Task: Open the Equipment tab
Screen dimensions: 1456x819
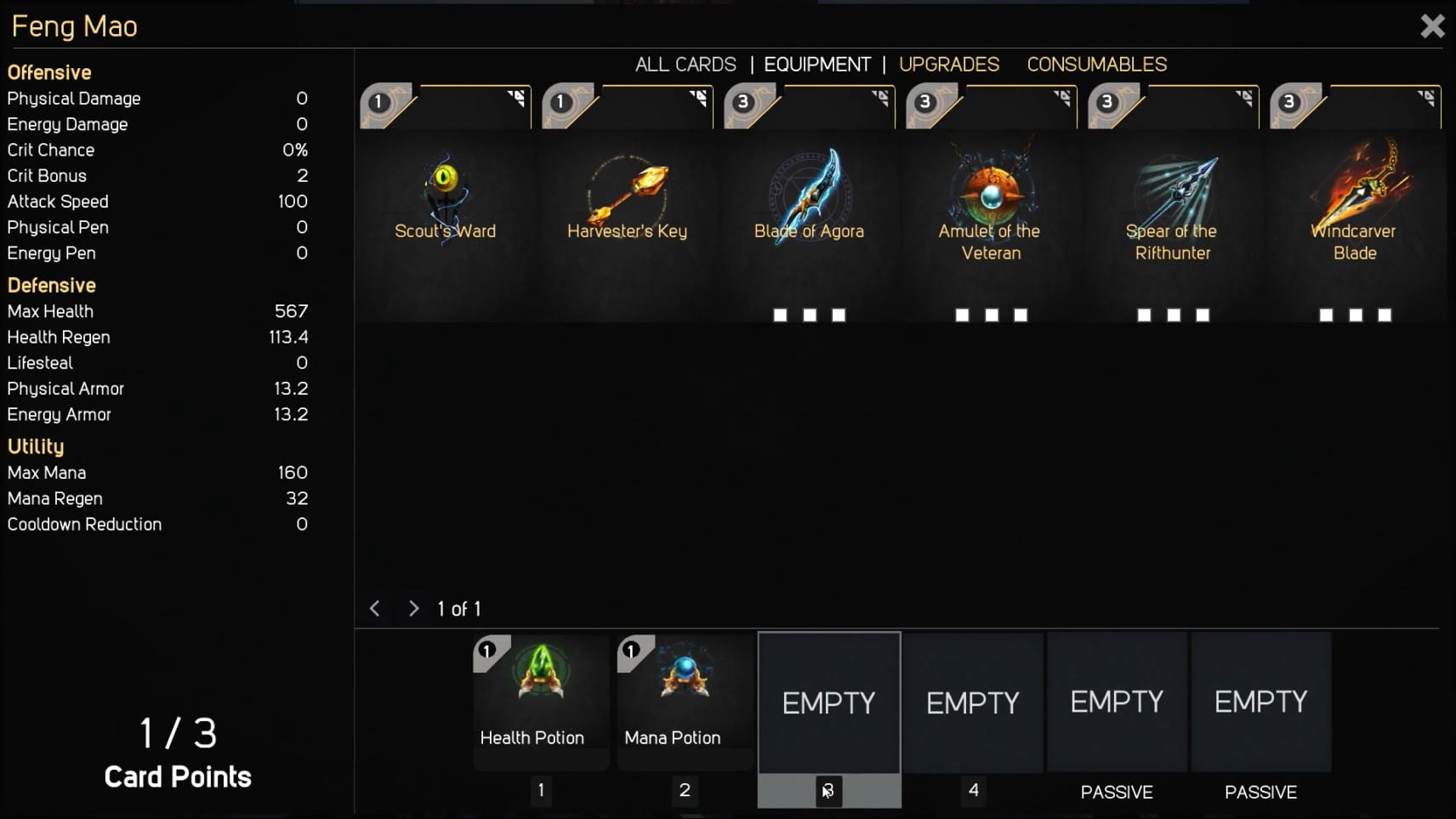Action: click(816, 65)
